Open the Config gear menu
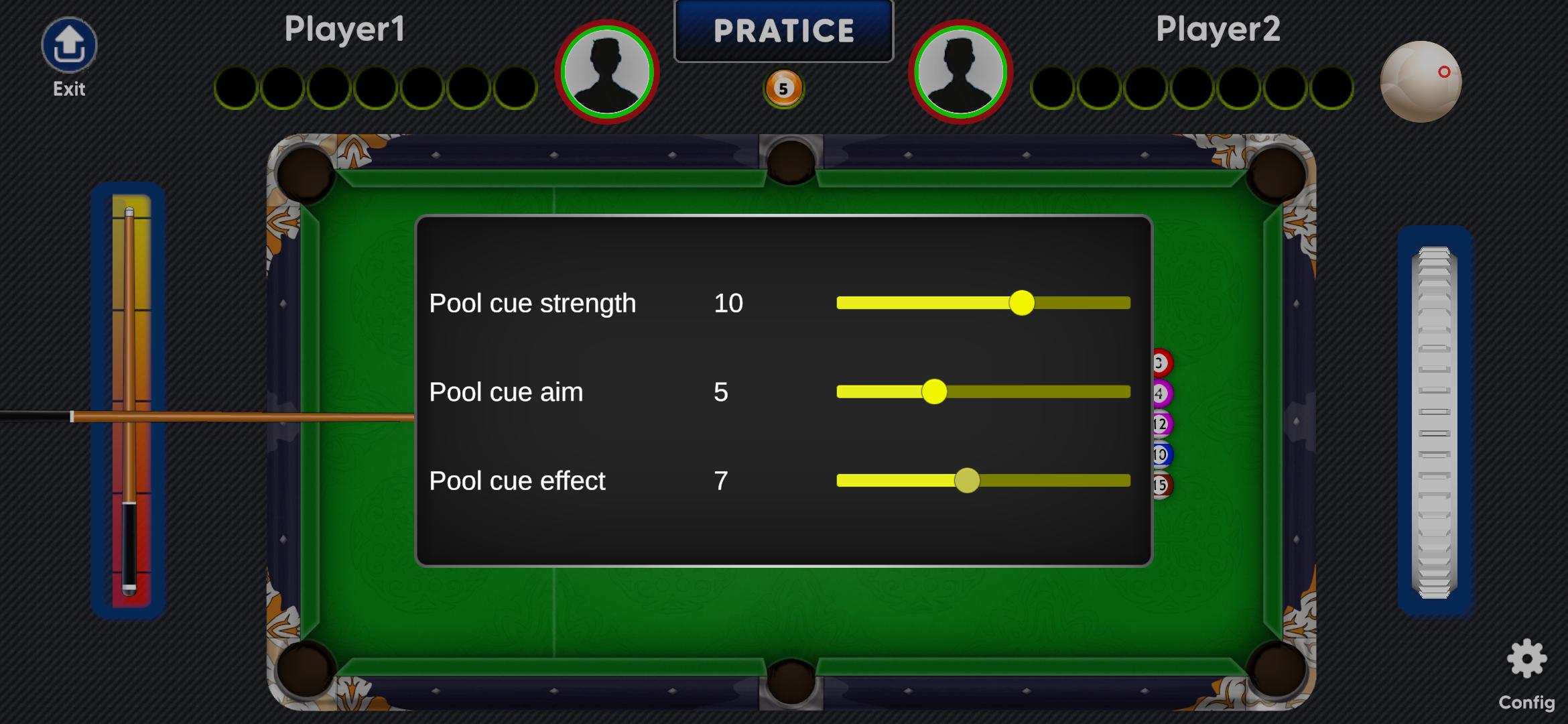Viewport: 1568px width, 724px height. (x=1526, y=660)
